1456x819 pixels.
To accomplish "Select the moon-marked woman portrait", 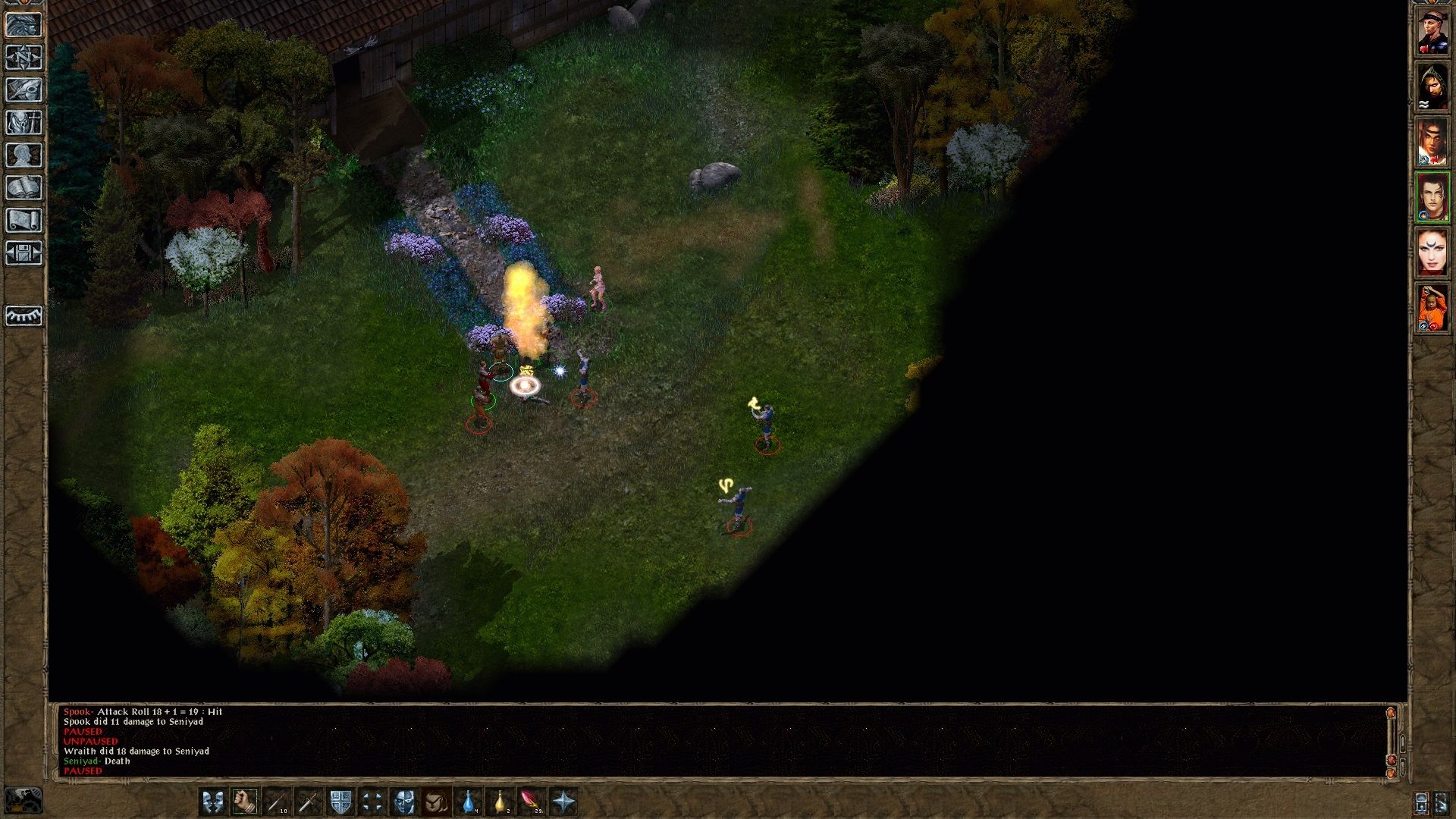I will click(1432, 253).
